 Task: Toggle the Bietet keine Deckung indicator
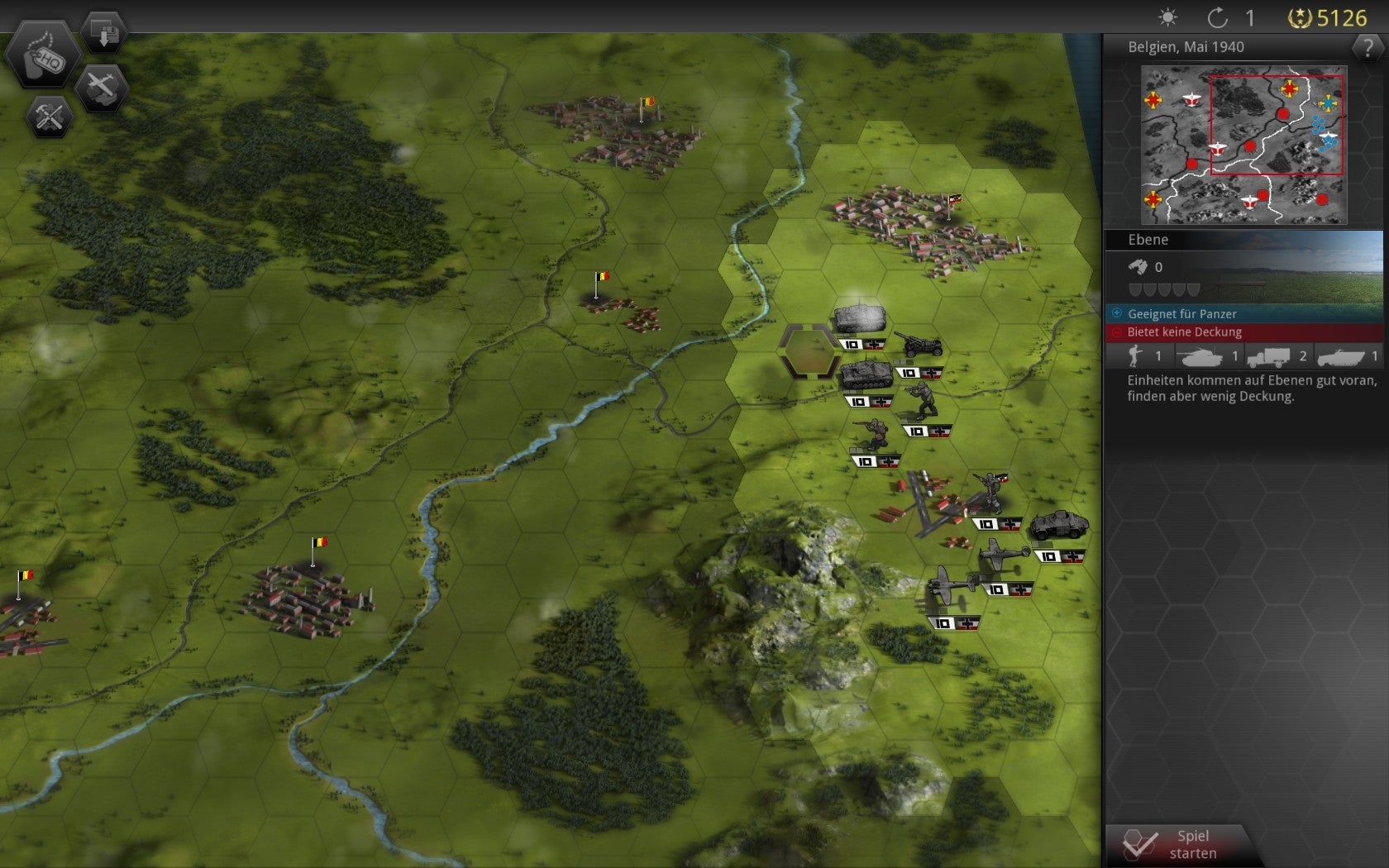(1186, 332)
